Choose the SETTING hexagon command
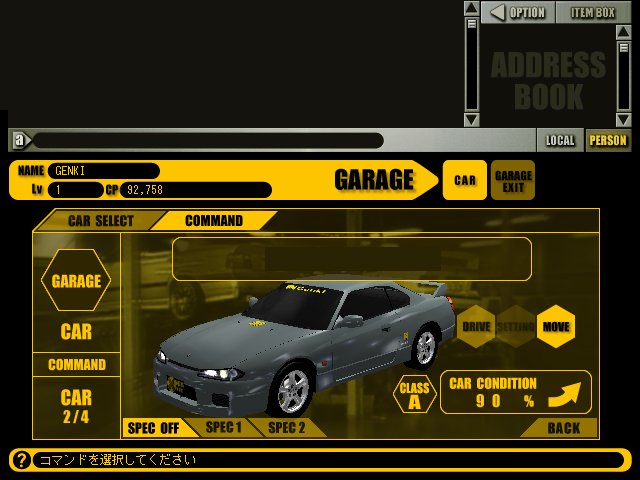The height and width of the screenshot is (480, 640). [x=515, y=326]
